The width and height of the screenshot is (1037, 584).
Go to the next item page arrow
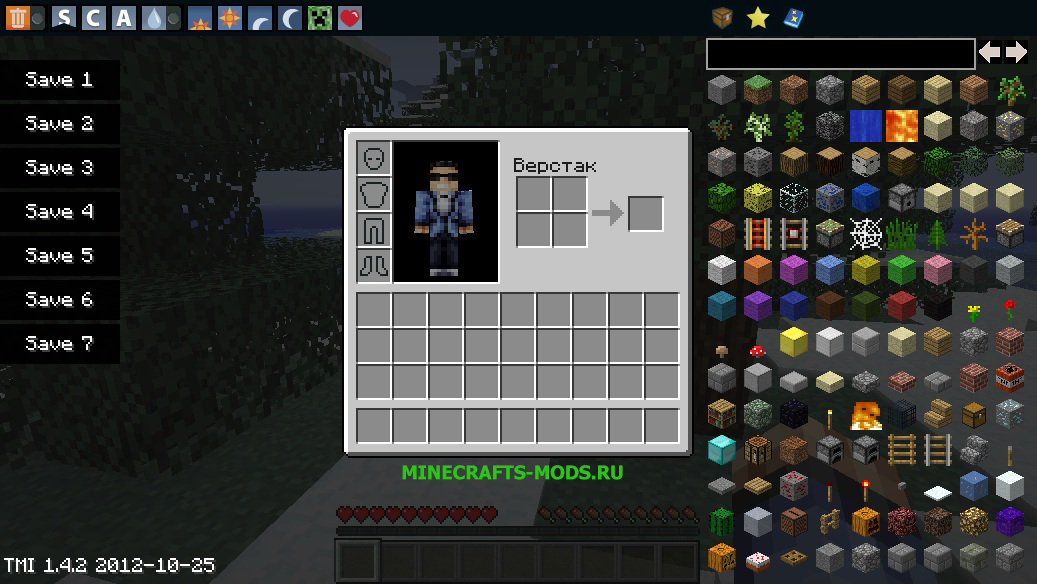(1016, 53)
